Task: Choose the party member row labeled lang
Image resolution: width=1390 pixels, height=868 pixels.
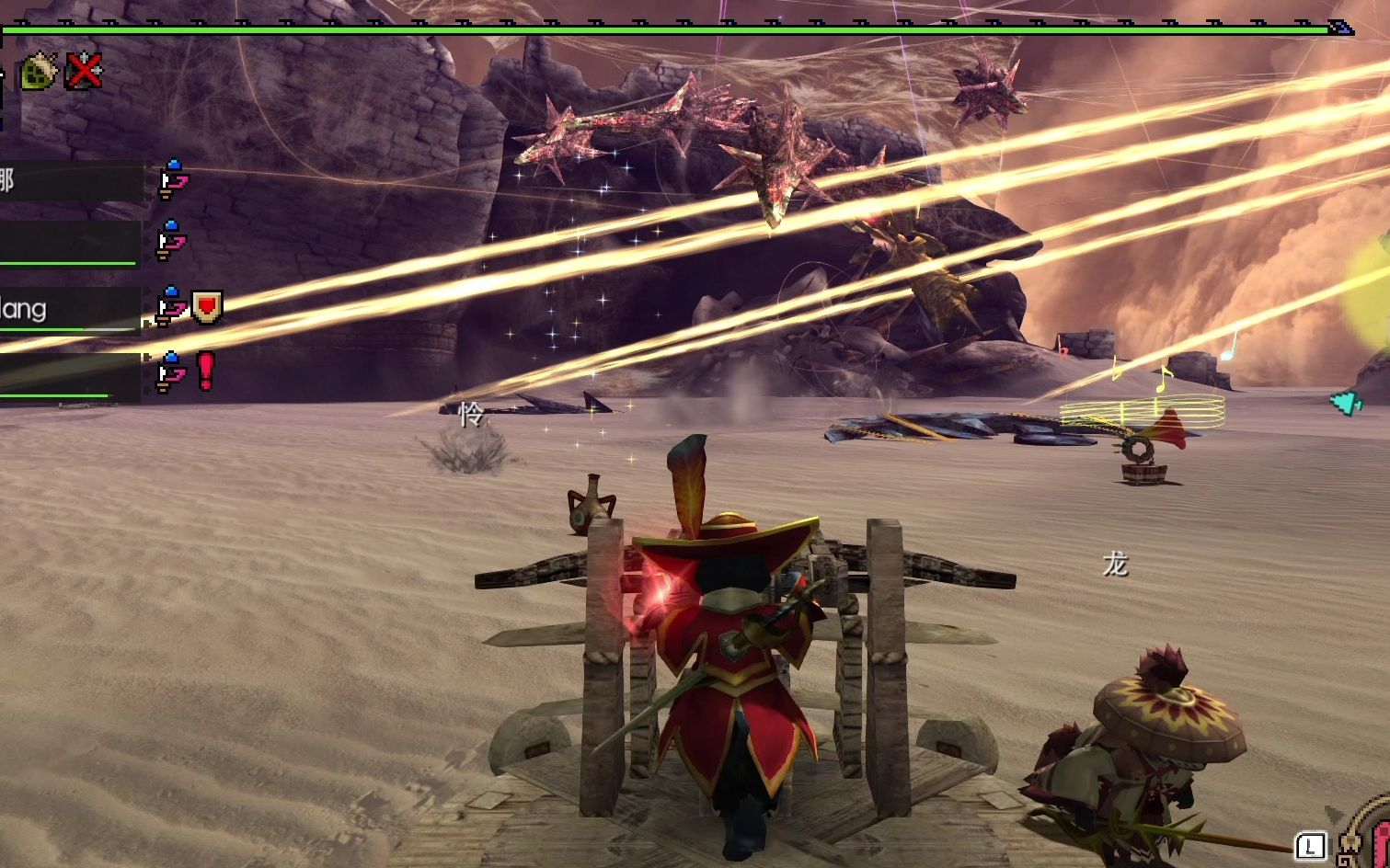Action: tap(70, 309)
